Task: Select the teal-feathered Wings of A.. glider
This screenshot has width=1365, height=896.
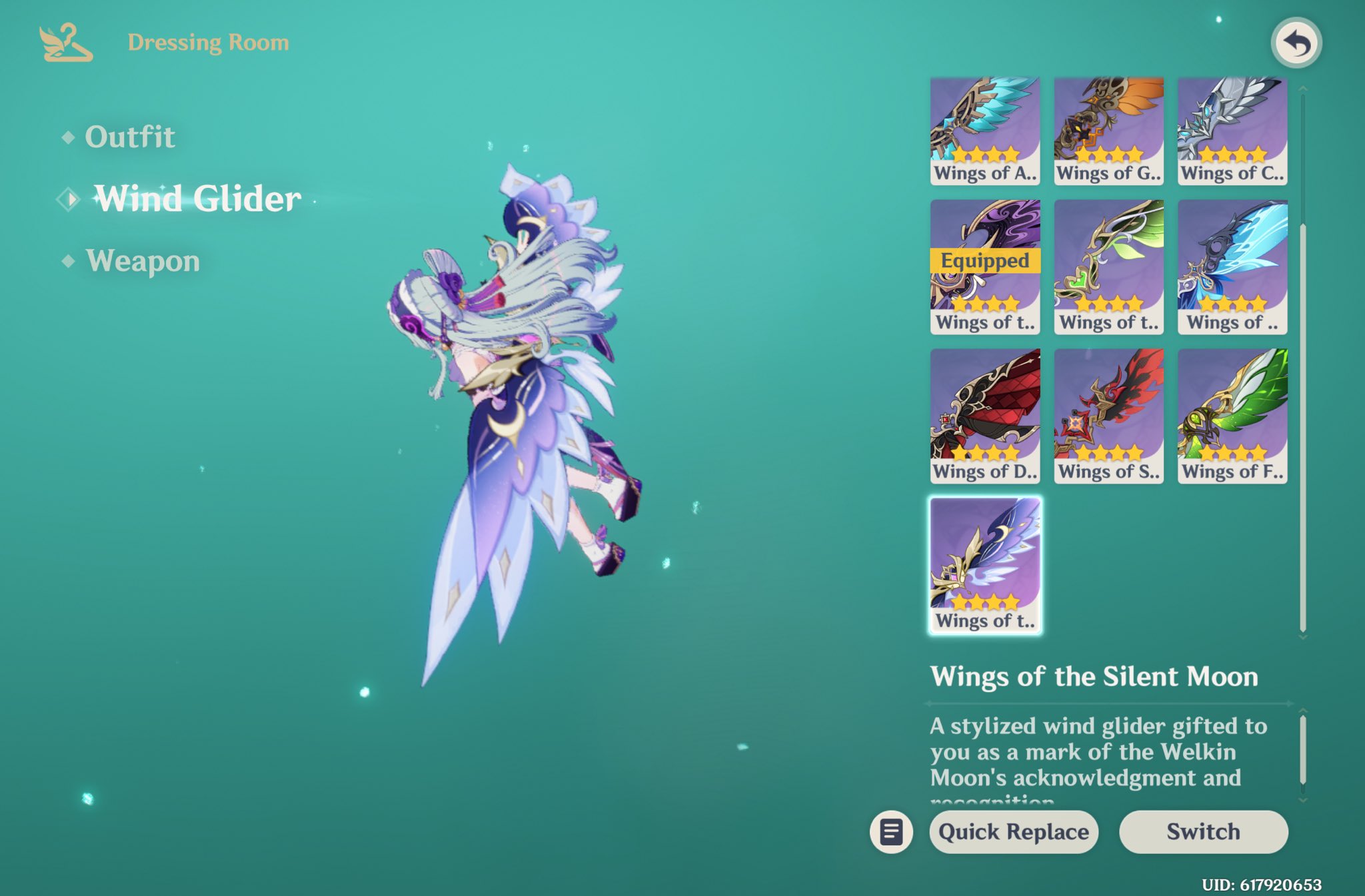Action: point(985,131)
